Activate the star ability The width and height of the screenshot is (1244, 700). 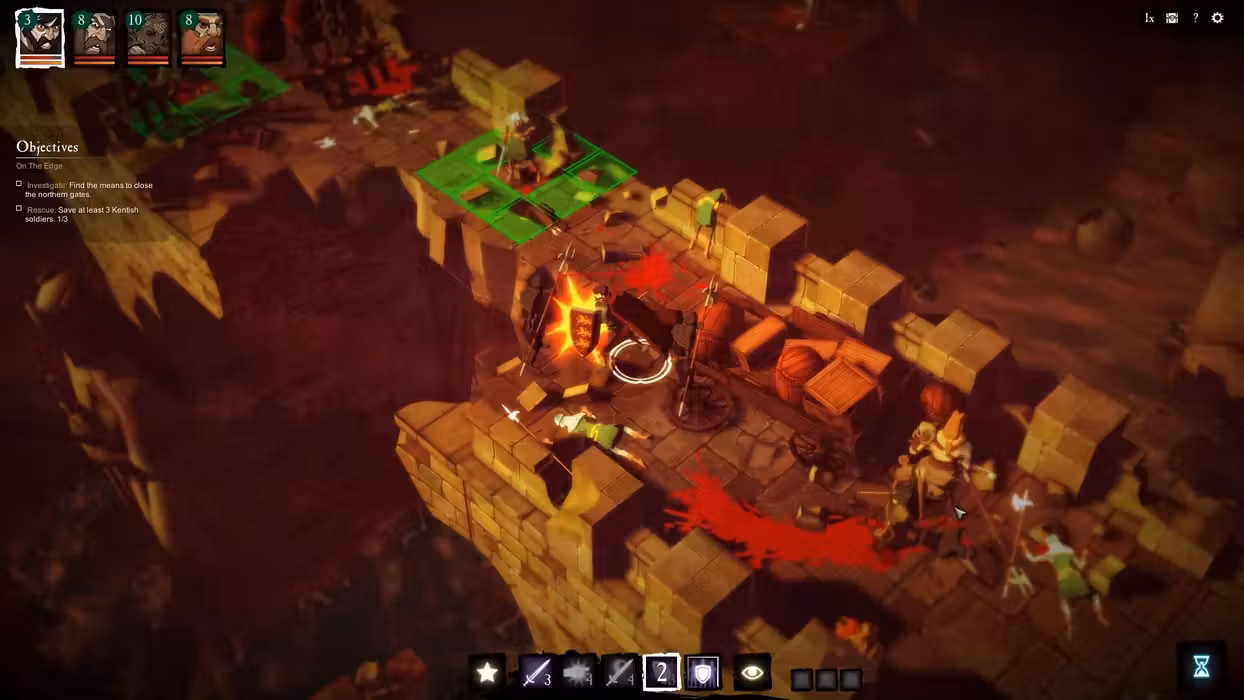pos(487,672)
